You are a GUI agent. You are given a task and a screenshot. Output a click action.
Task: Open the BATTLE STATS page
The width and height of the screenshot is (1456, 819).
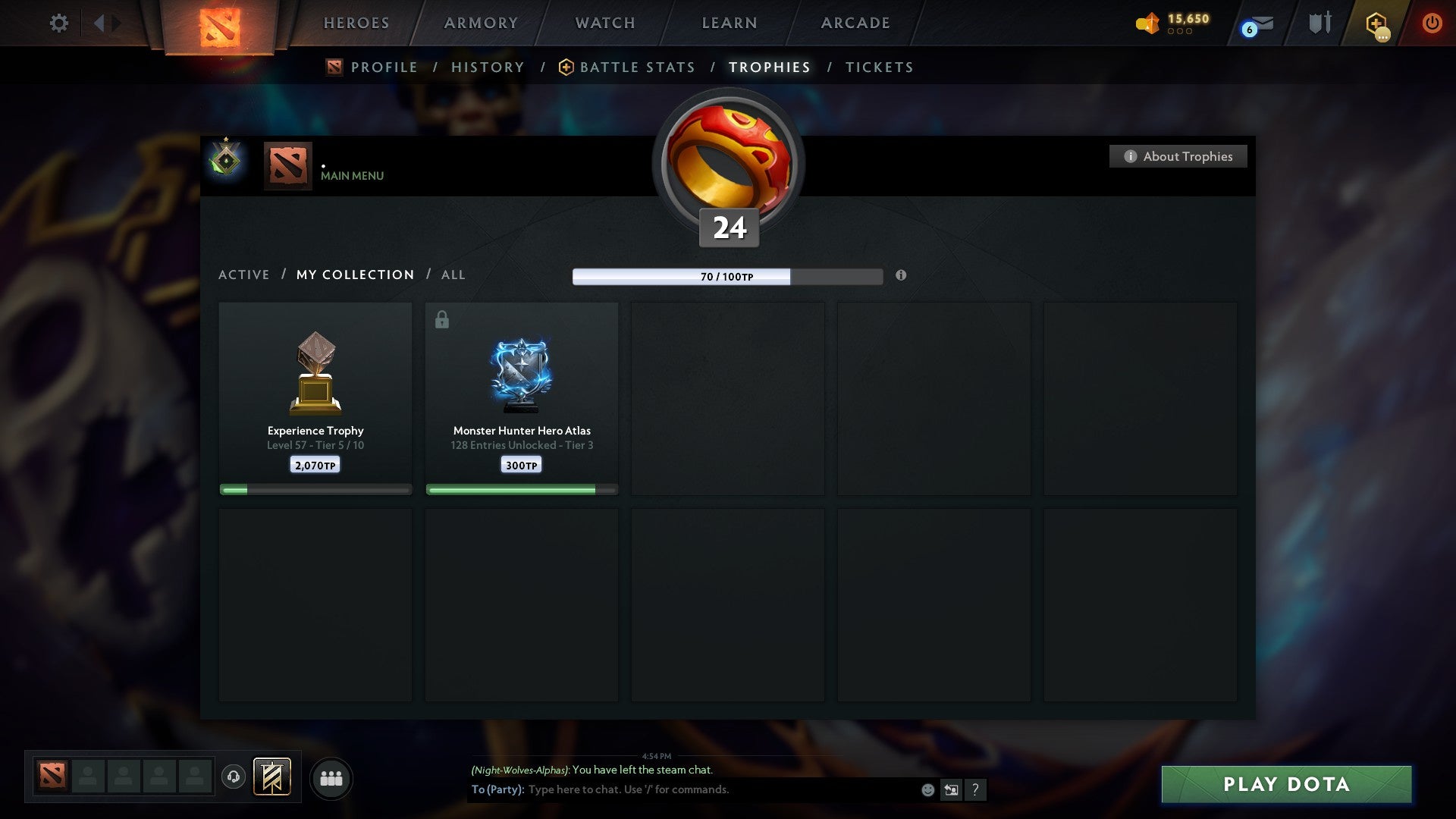pos(636,67)
